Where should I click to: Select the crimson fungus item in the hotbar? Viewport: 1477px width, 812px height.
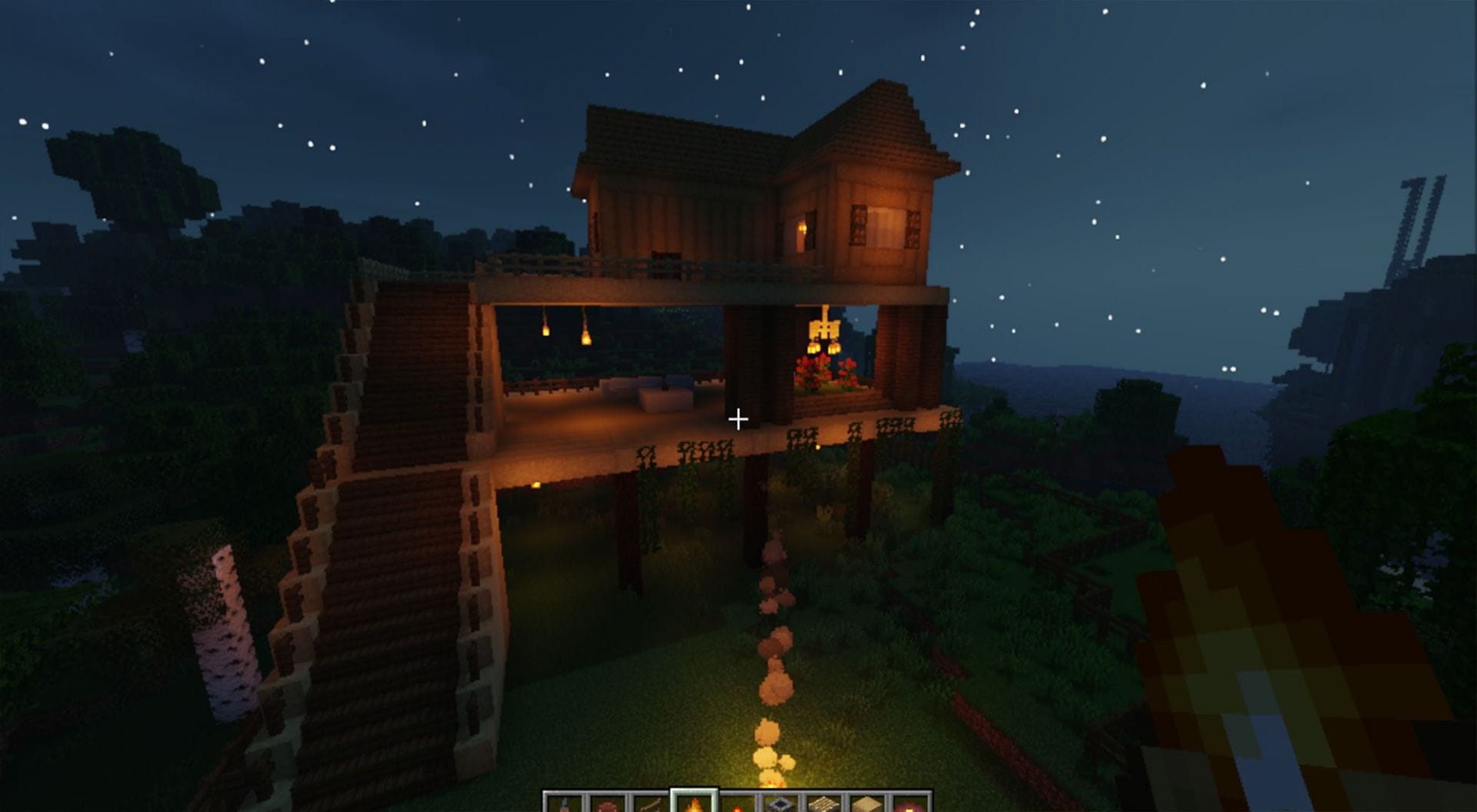click(606, 801)
